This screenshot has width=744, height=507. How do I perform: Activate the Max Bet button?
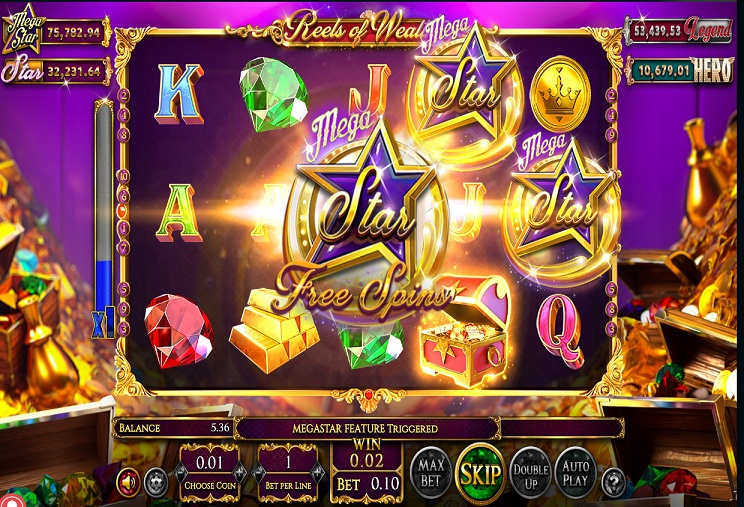tap(430, 472)
